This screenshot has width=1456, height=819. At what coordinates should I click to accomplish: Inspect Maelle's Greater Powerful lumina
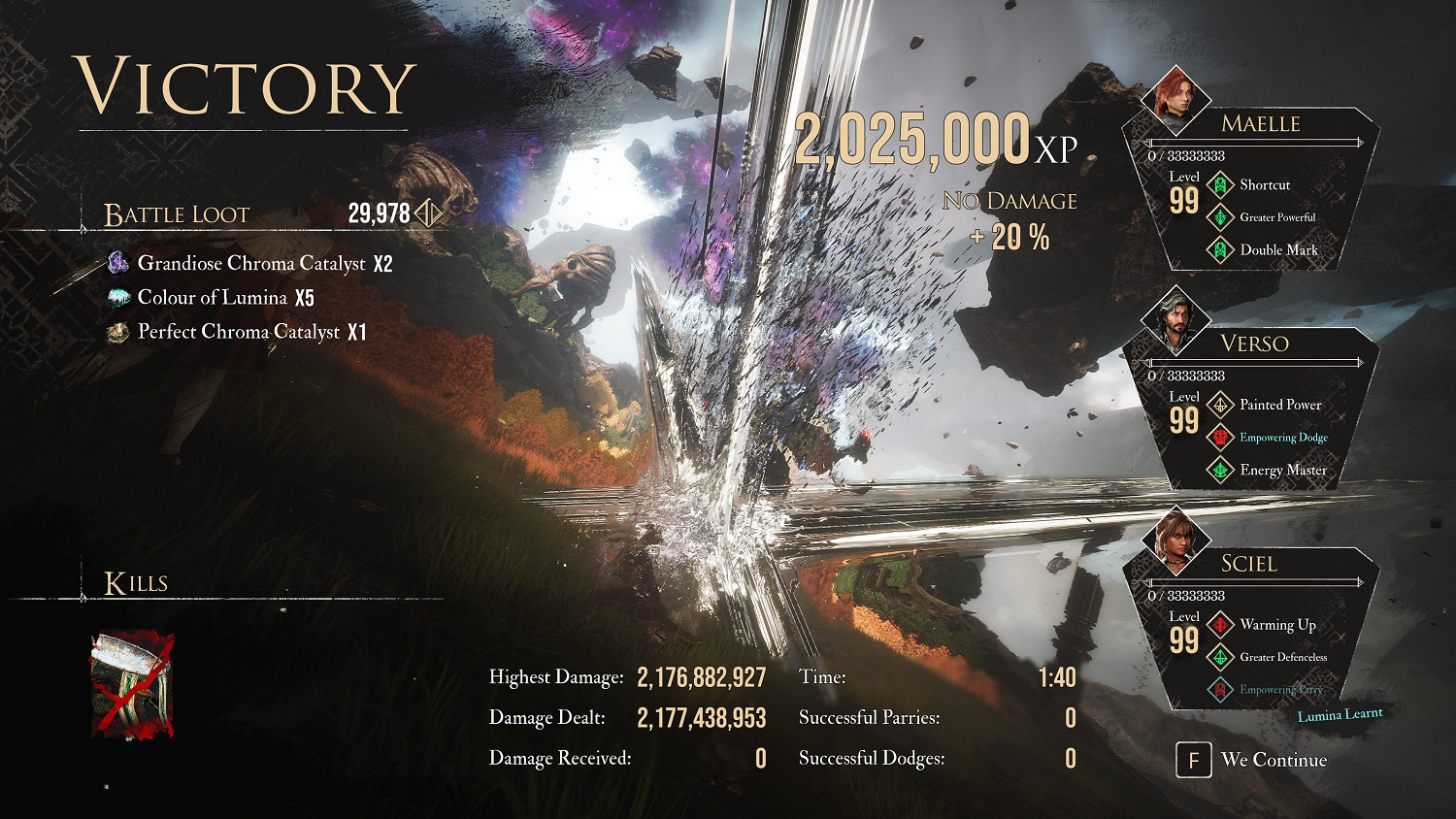[x=1276, y=217]
